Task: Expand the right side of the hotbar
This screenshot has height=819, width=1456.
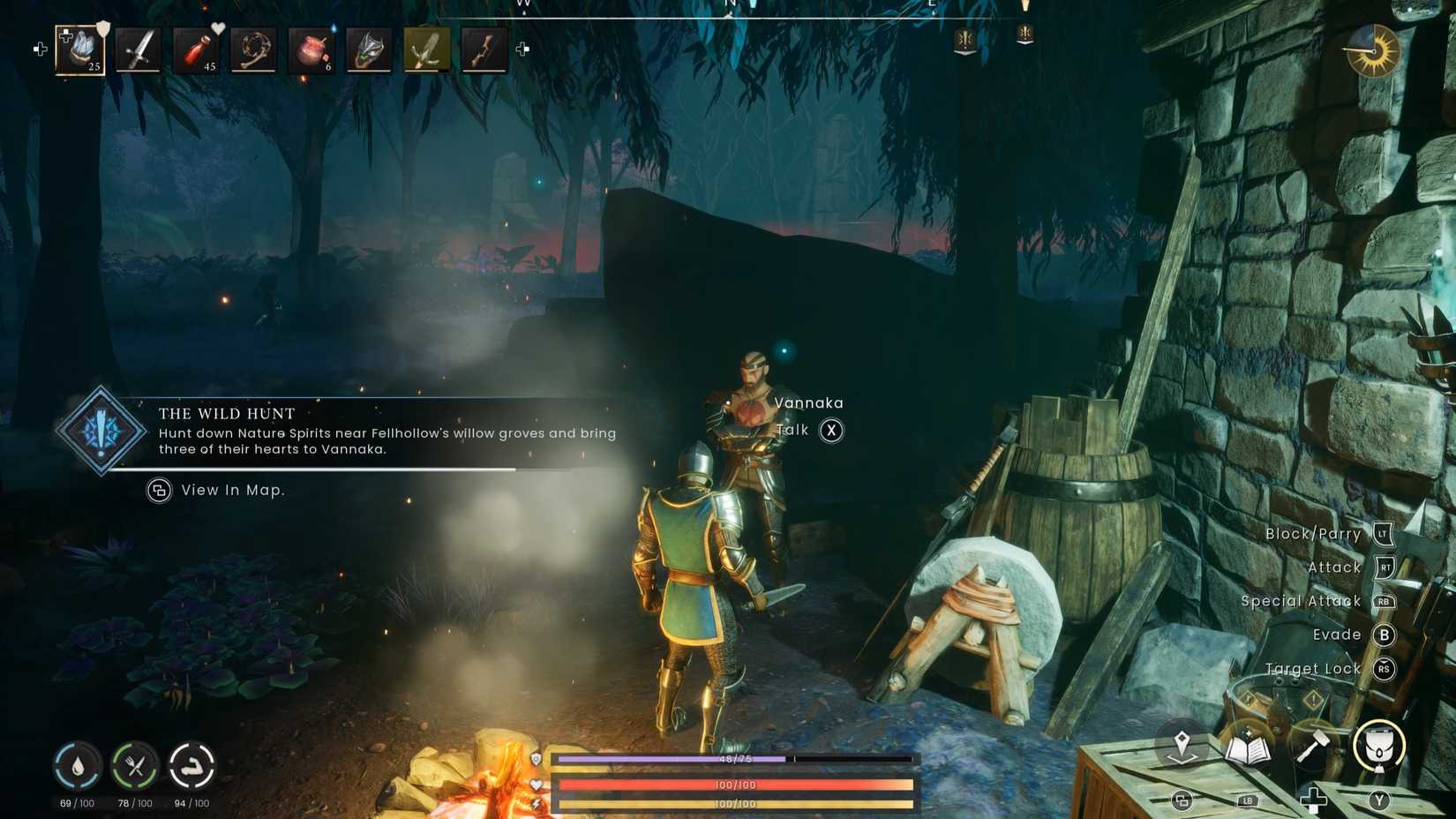Action: click(522, 49)
